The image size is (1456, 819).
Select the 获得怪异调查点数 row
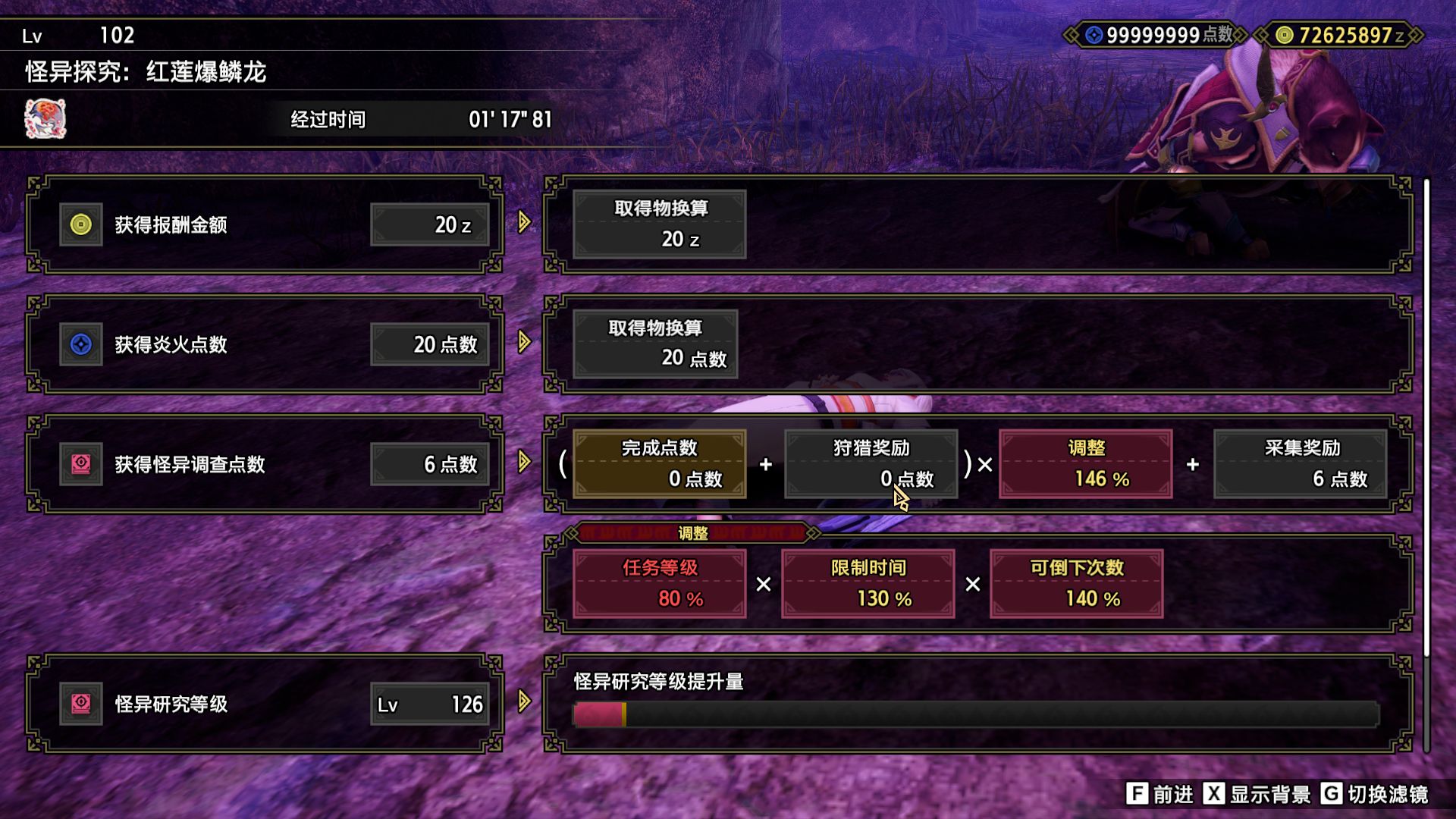point(265,464)
